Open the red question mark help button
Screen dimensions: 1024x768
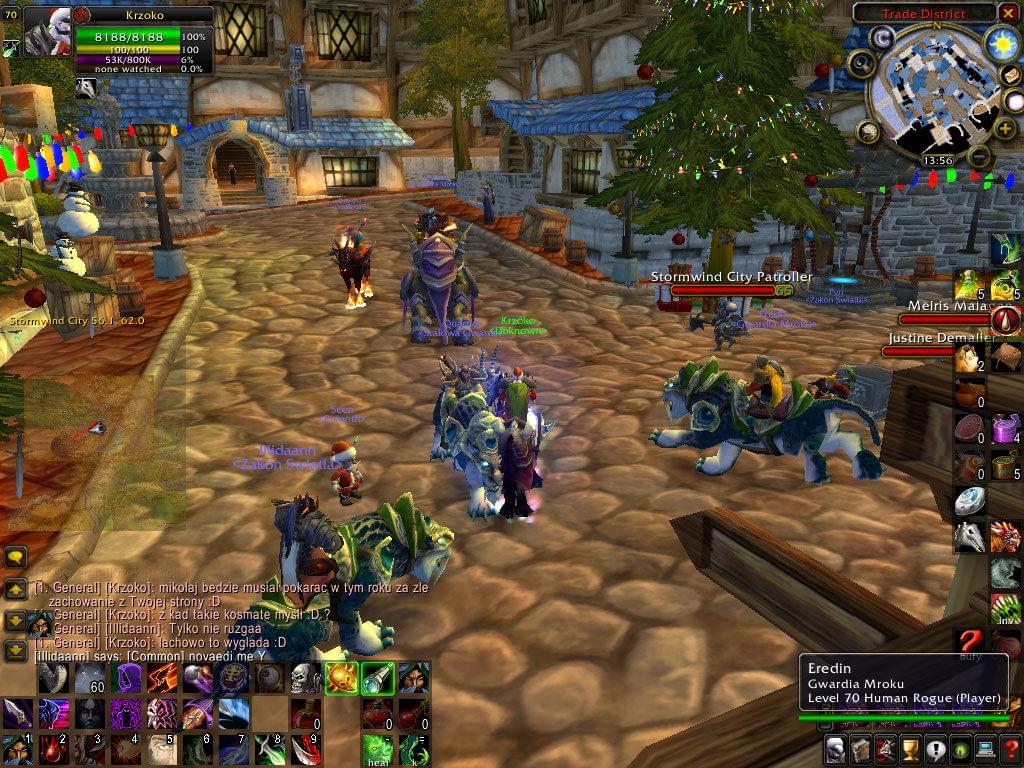(x=1009, y=748)
